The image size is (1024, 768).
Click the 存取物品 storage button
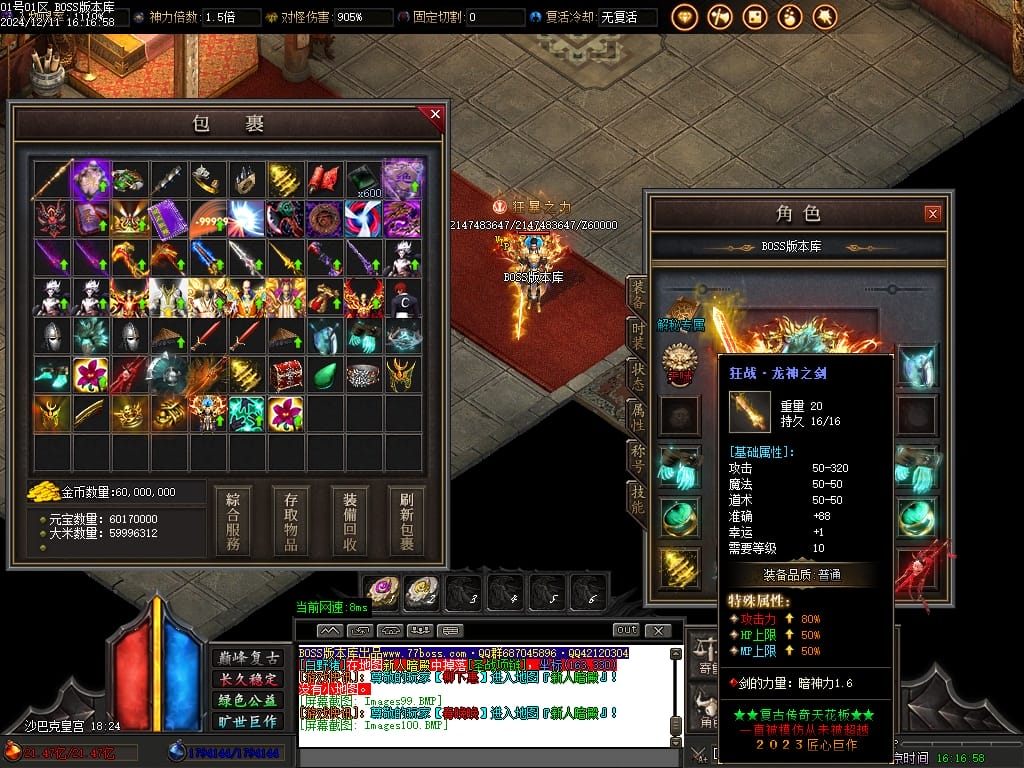click(291, 520)
